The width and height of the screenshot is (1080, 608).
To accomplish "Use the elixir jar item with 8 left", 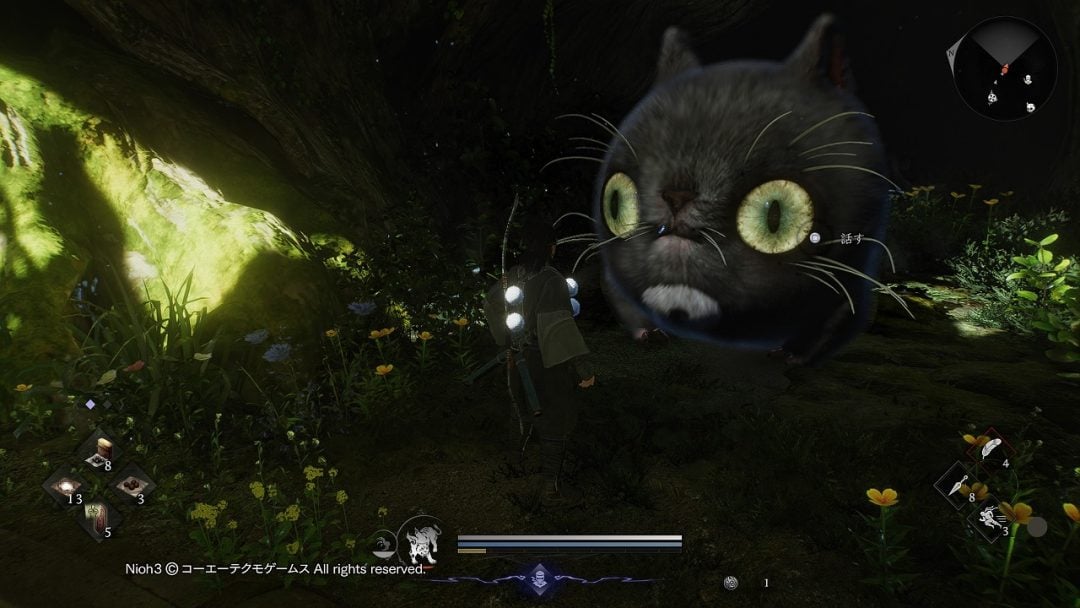I will 99,451.
